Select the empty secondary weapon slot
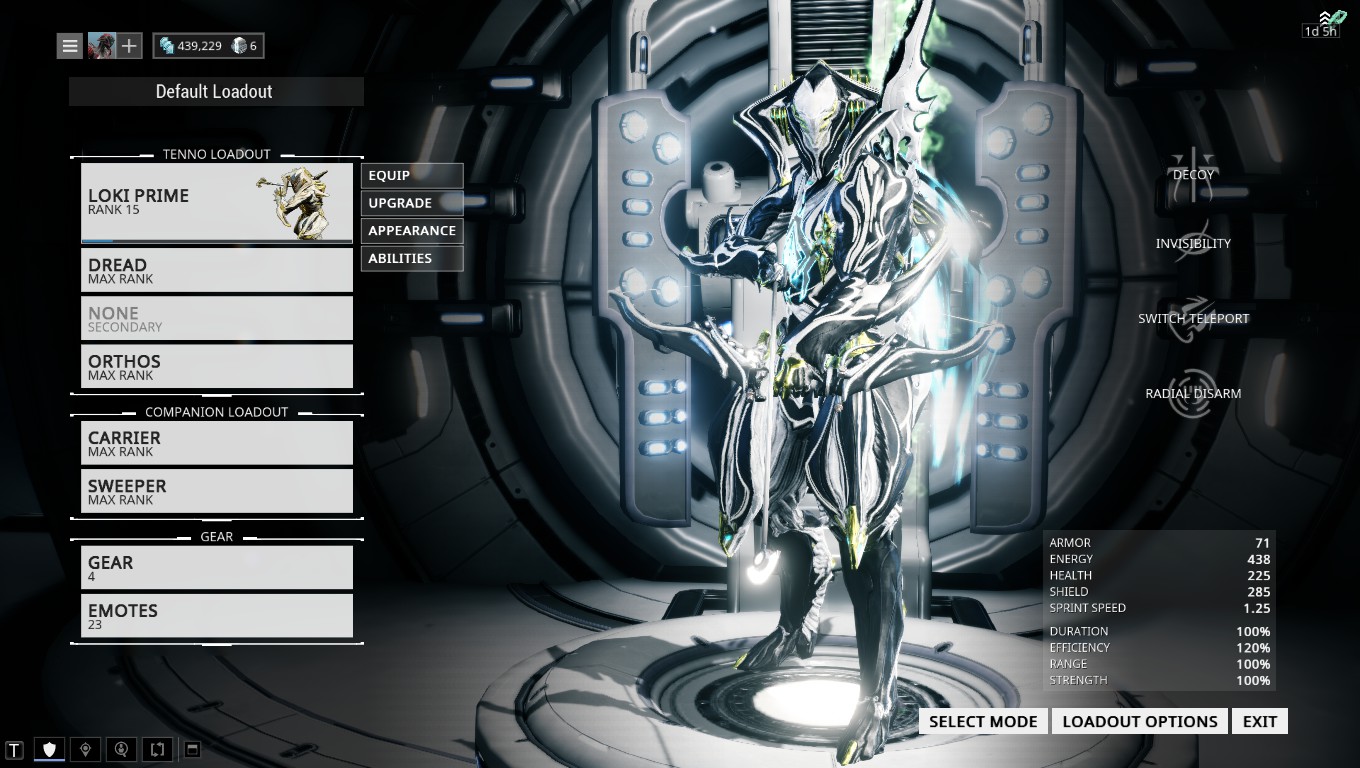 [216, 318]
